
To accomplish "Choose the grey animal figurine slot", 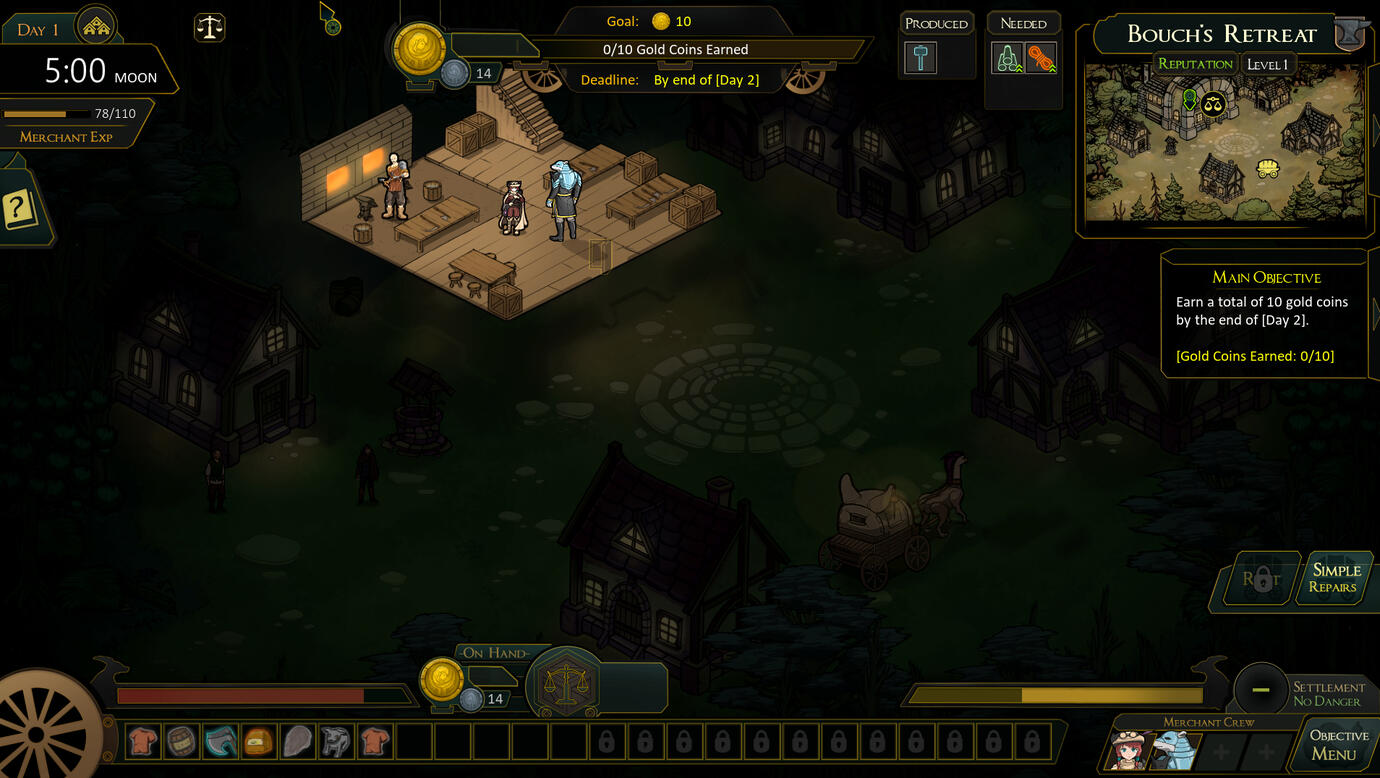I will [336, 741].
